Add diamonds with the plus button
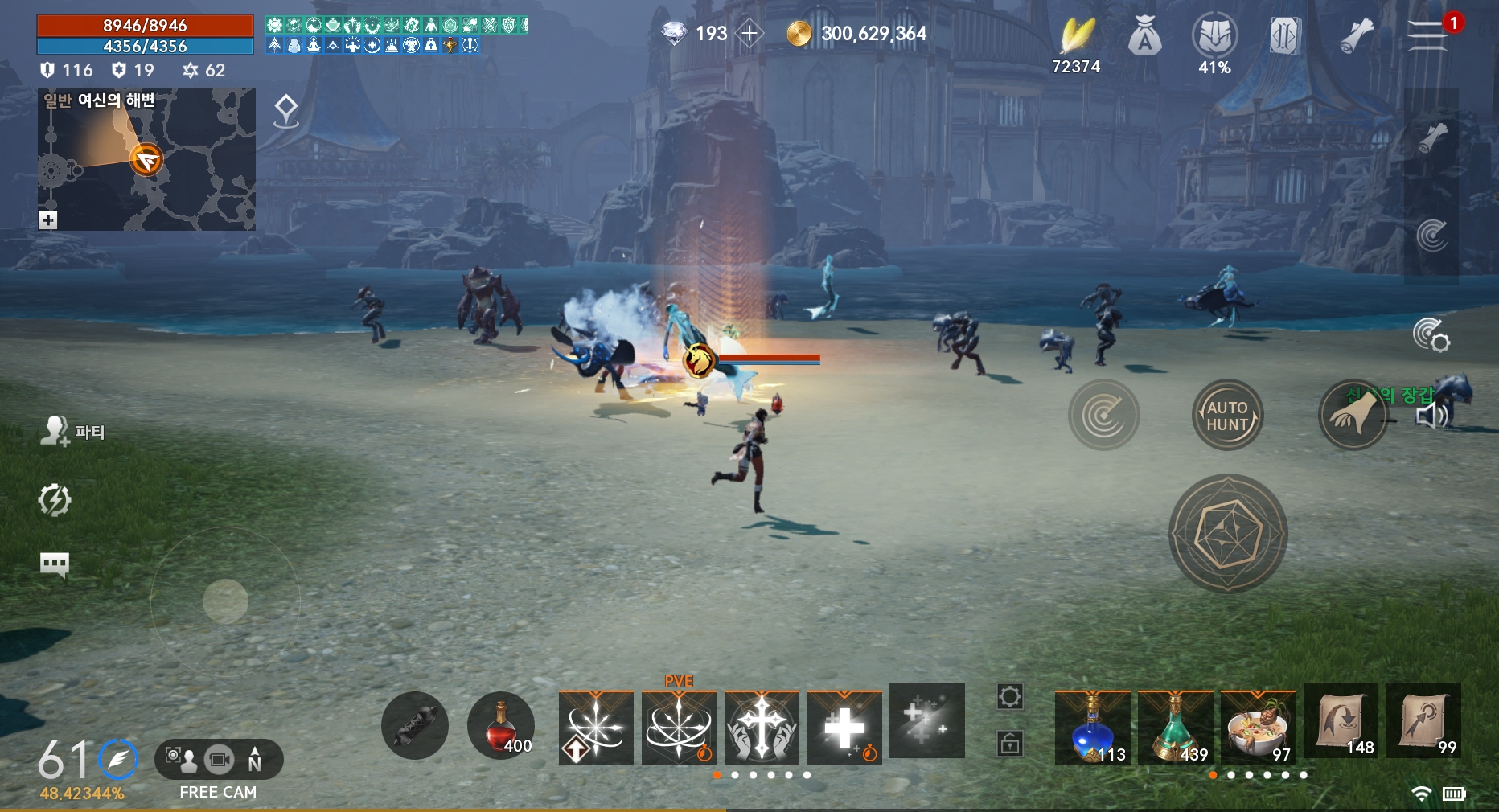The width and height of the screenshot is (1499, 812). point(749,34)
